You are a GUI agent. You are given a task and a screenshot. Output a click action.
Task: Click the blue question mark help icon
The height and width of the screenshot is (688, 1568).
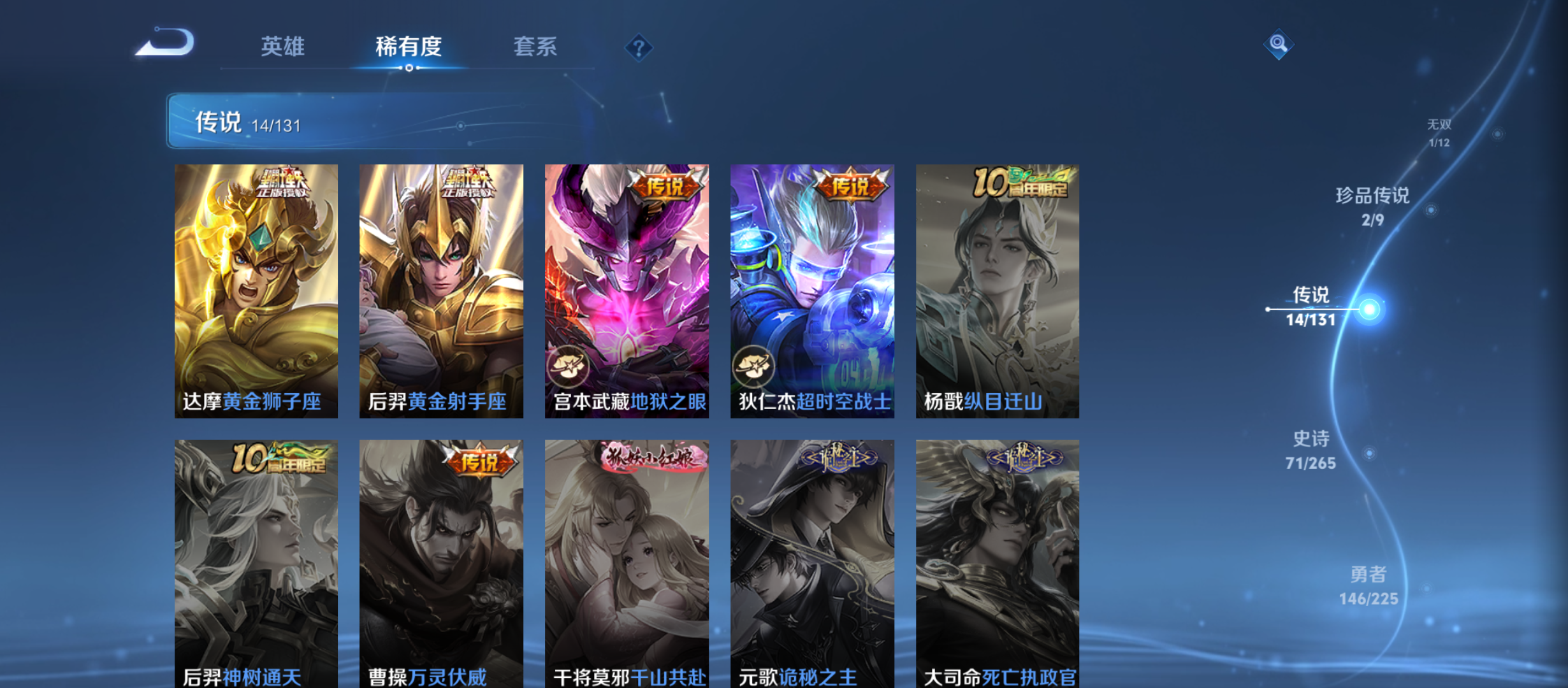(x=639, y=47)
